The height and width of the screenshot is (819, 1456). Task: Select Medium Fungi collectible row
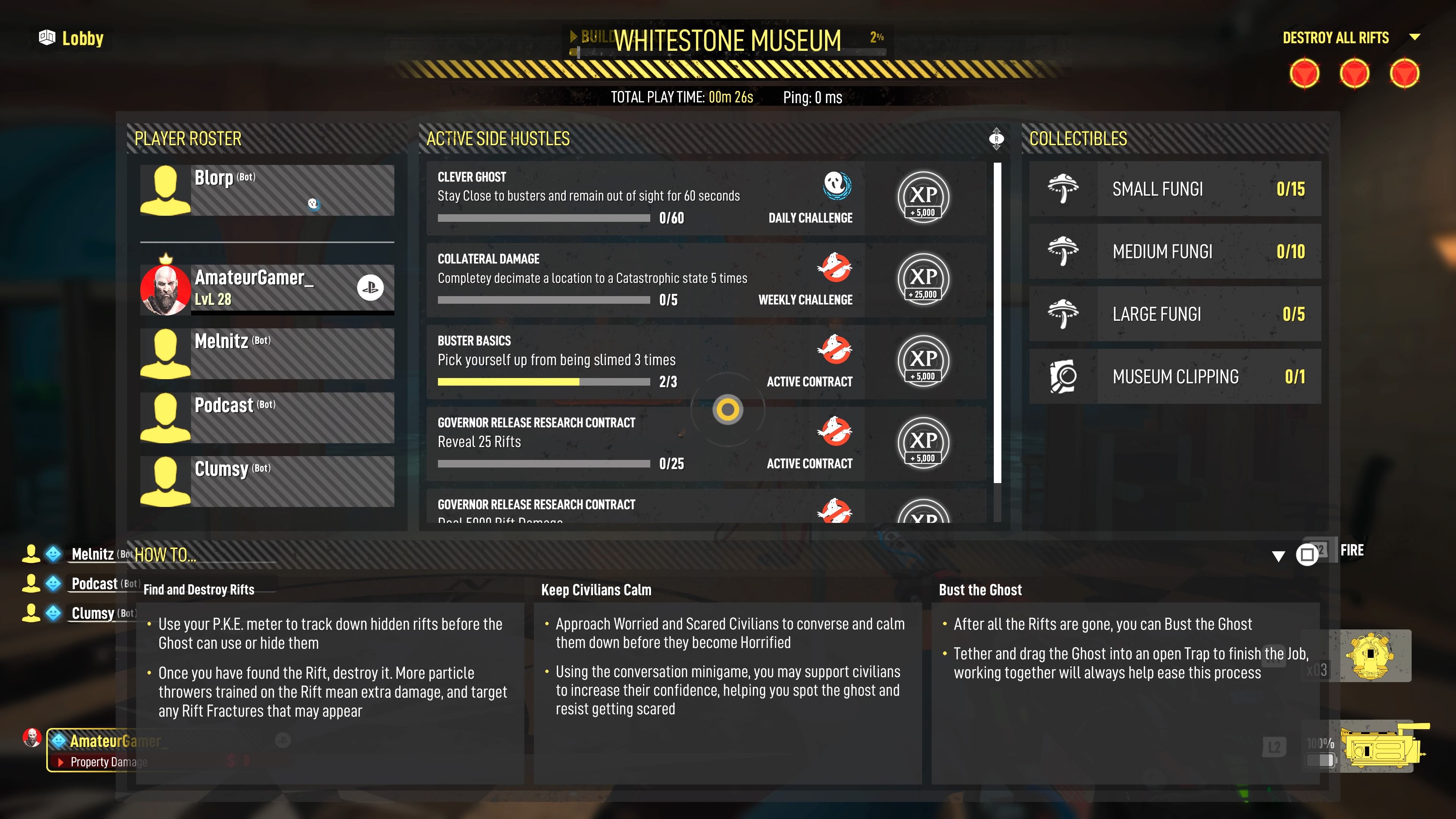[x=1175, y=251]
